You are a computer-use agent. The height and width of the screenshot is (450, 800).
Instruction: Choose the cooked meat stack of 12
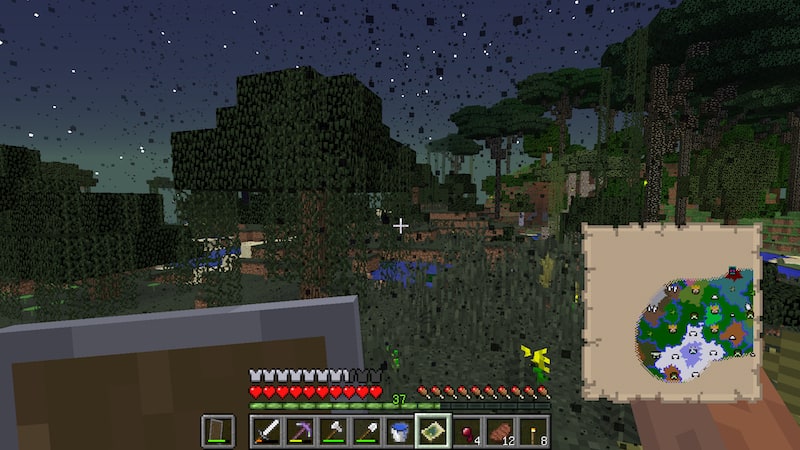(x=500, y=431)
